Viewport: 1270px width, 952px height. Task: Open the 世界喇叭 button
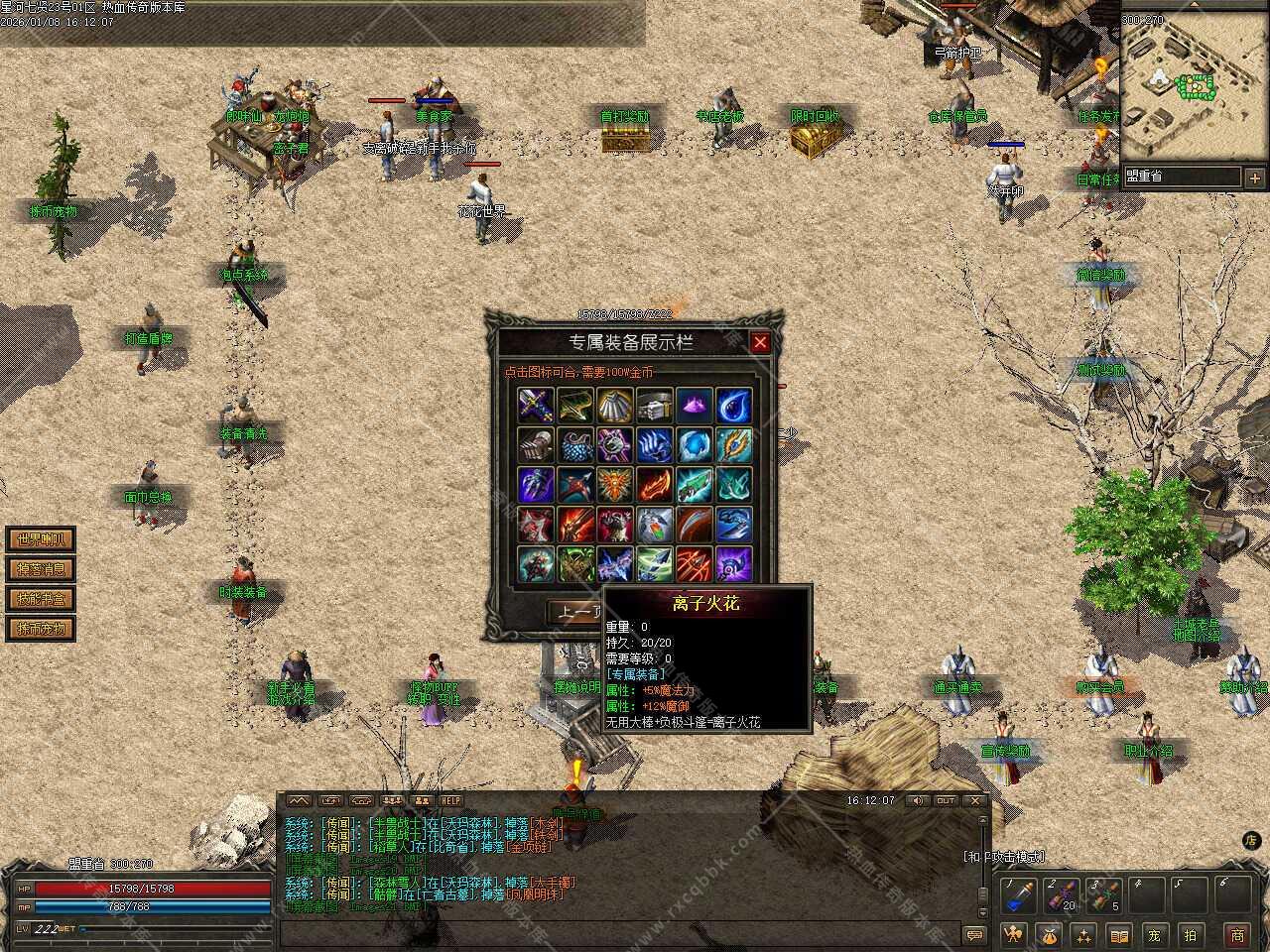tap(41, 539)
